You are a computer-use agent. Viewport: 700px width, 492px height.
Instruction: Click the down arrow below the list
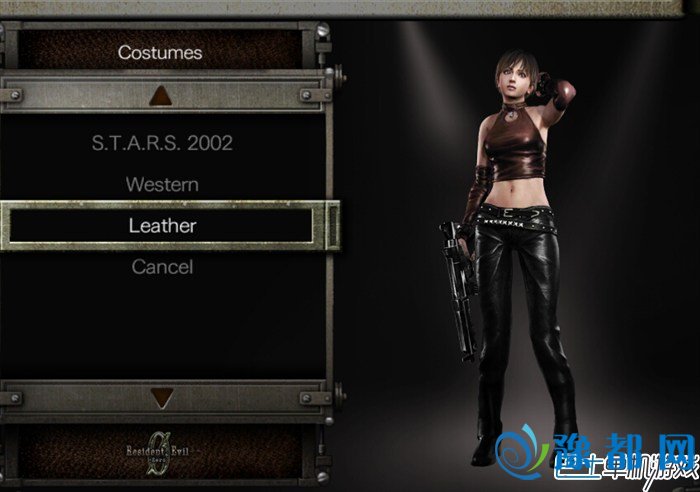click(162, 398)
